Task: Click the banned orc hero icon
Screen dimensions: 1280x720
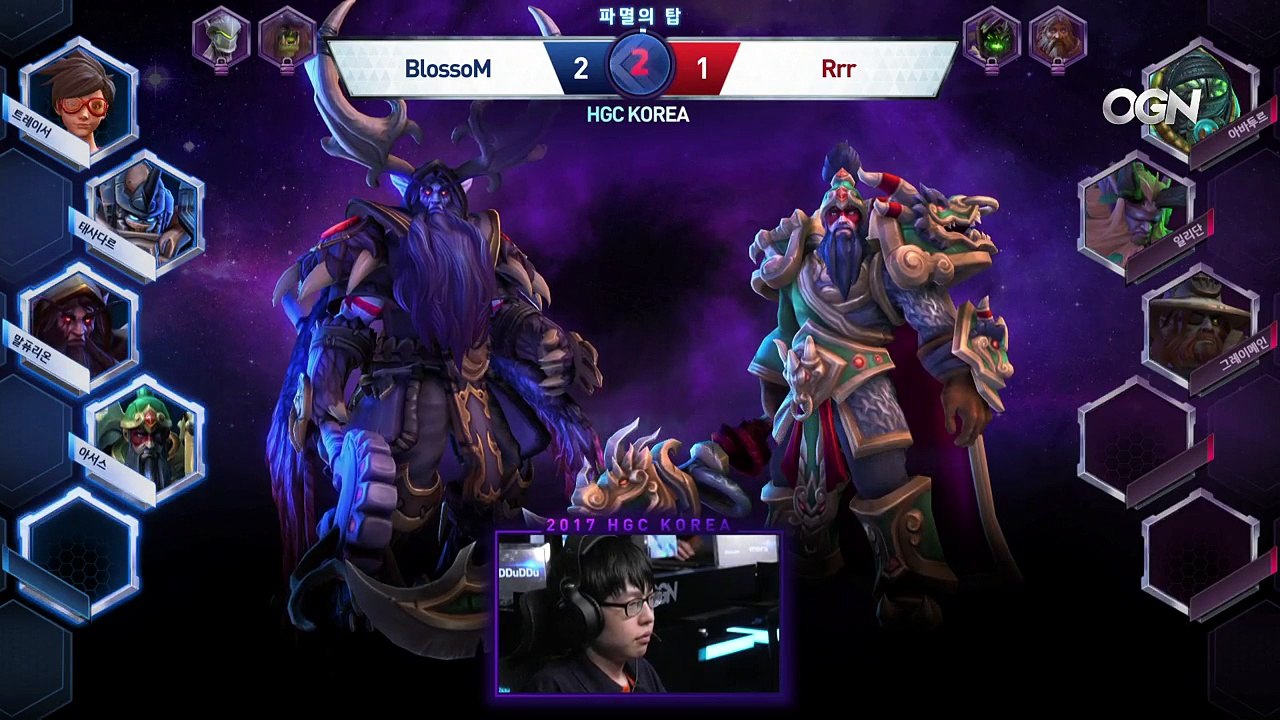Action: coord(287,36)
